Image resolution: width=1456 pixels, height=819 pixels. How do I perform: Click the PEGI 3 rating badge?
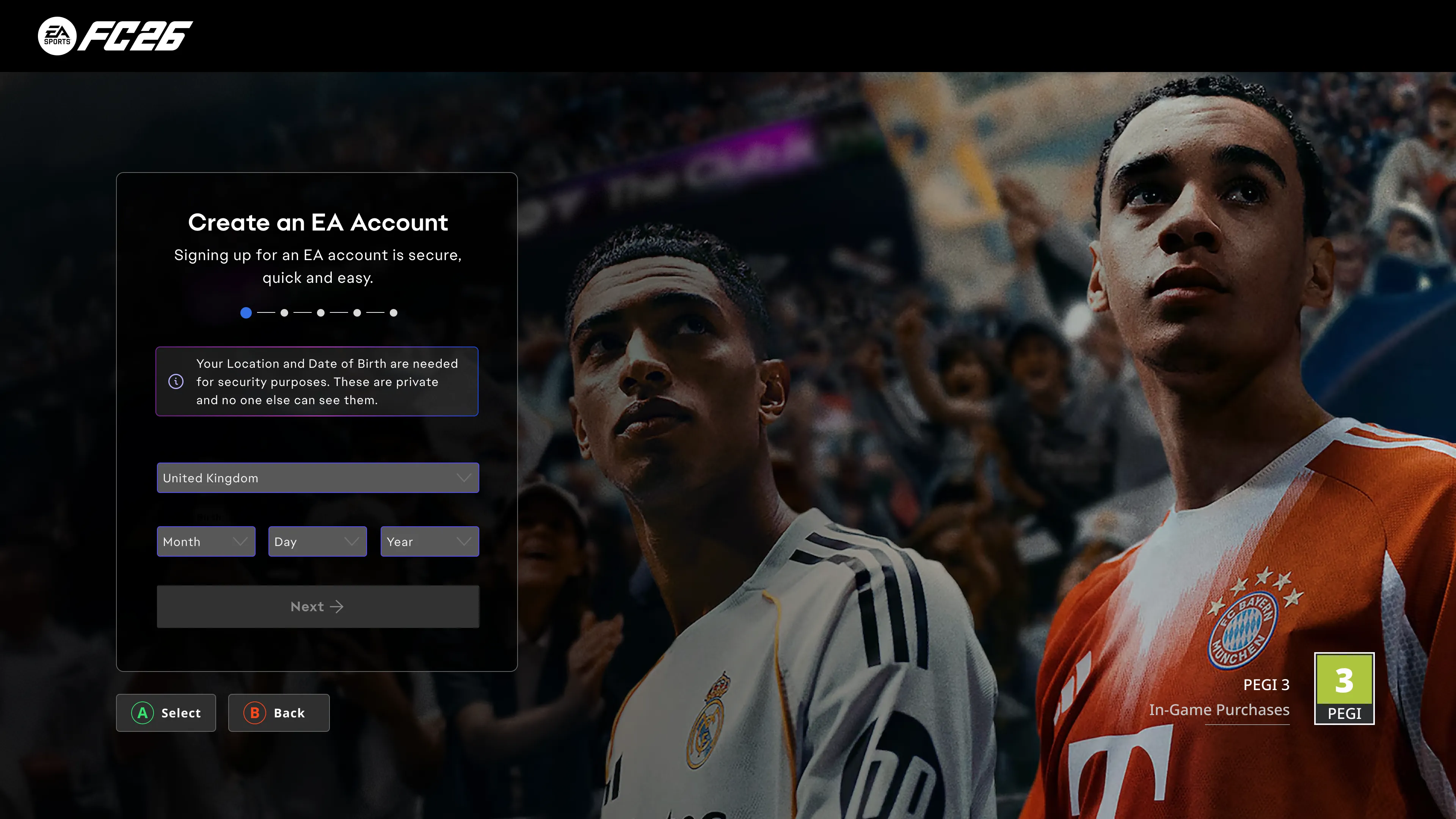(1344, 688)
